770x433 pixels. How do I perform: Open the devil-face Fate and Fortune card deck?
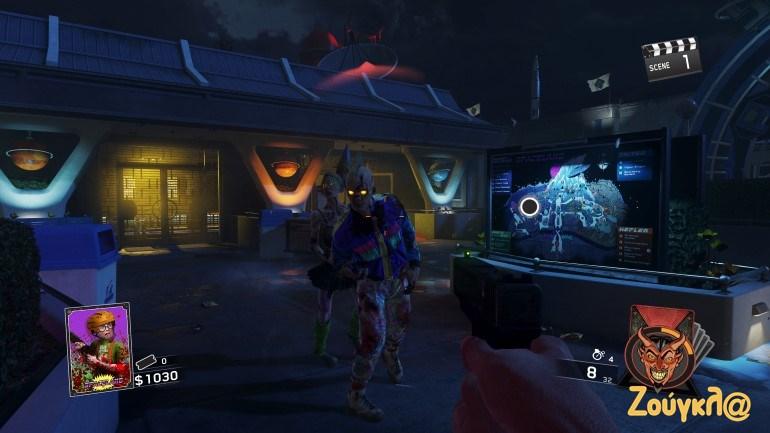pyautogui.click(x=664, y=349)
